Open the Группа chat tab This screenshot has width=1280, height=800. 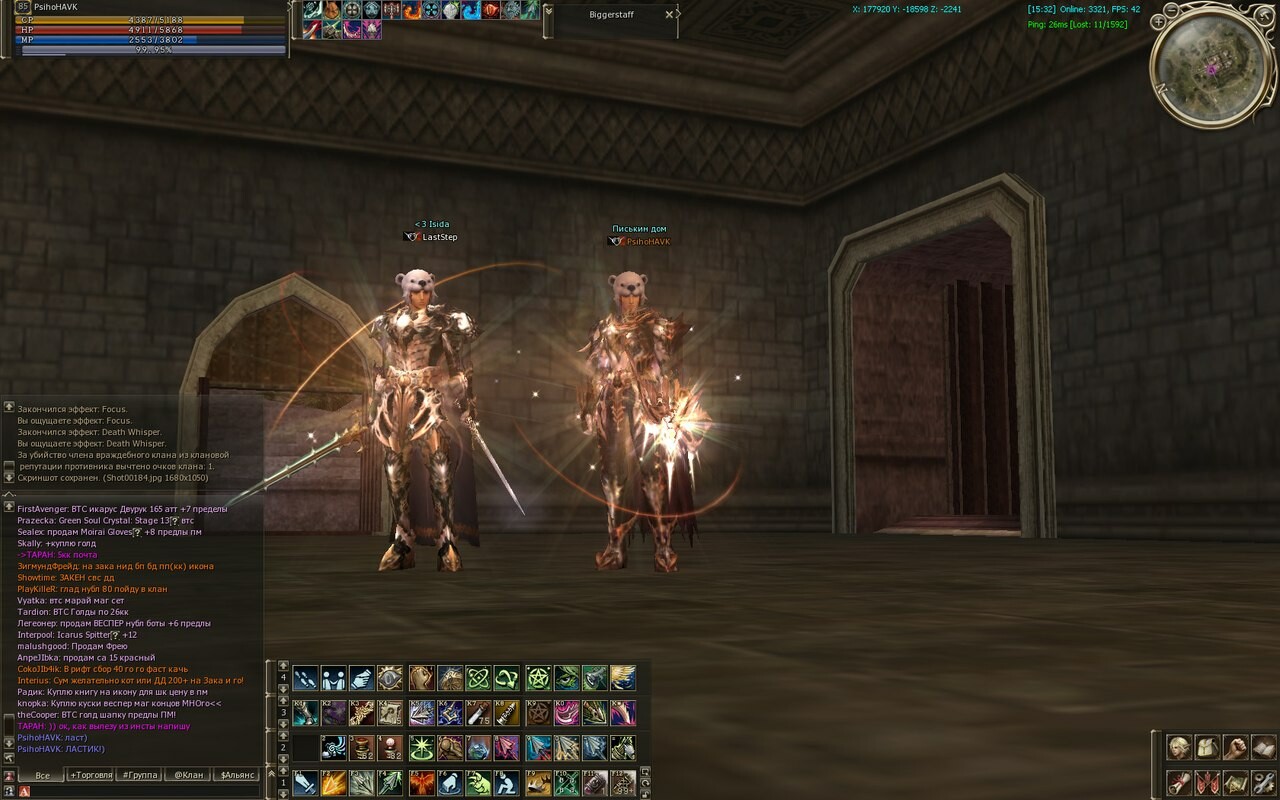coord(139,775)
